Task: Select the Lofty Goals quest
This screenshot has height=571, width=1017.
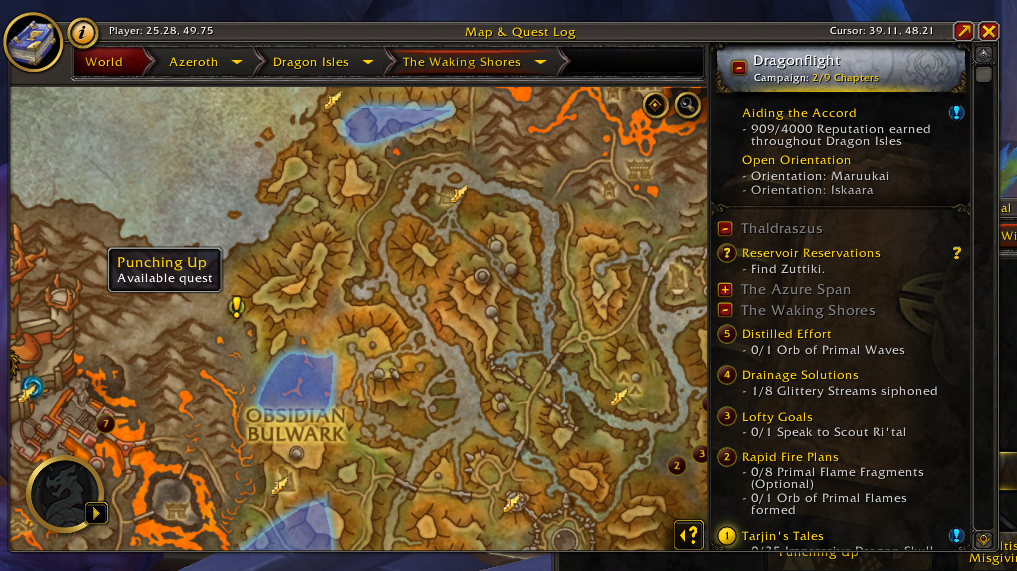Action: (x=777, y=417)
